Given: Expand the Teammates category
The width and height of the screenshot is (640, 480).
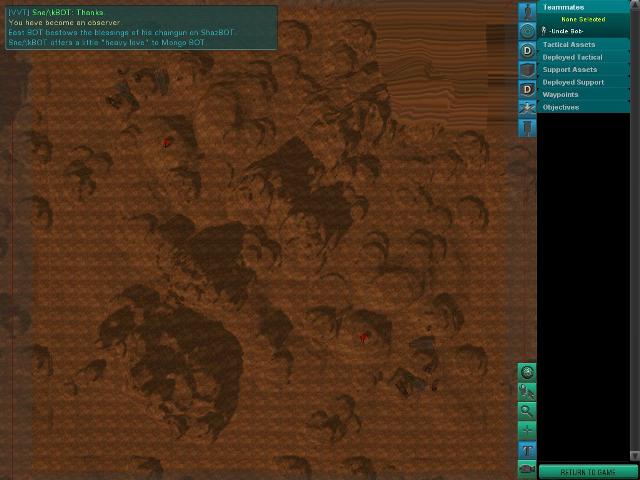Looking at the screenshot, I should point(563,7).
